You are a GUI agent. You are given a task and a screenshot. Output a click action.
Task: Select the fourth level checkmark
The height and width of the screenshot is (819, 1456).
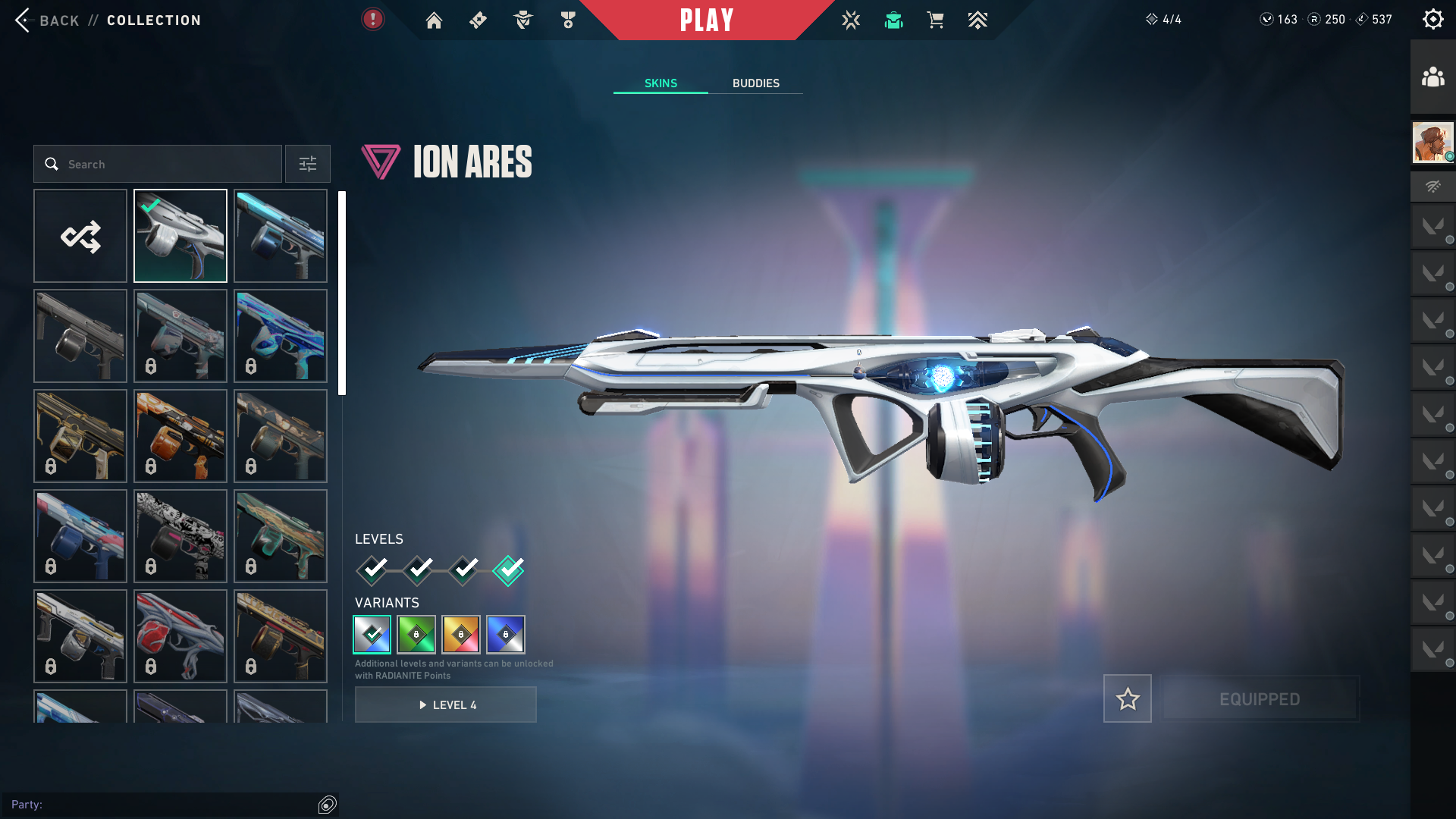tap(508, 570)
